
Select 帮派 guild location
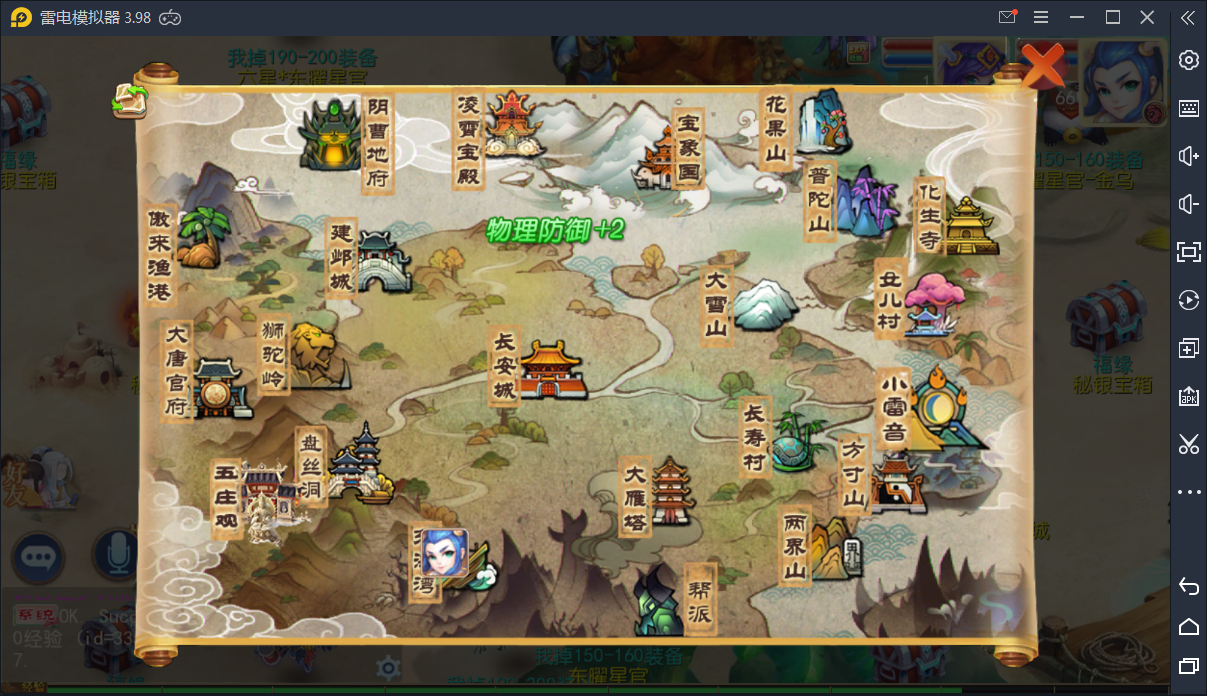click(661, 599)
